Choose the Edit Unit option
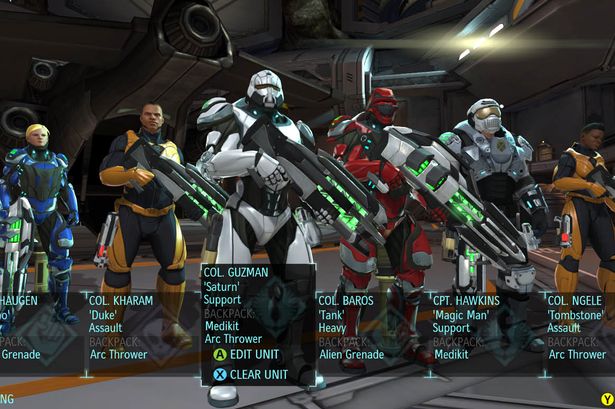Screen dimensions: 615x409 [248, 354]
